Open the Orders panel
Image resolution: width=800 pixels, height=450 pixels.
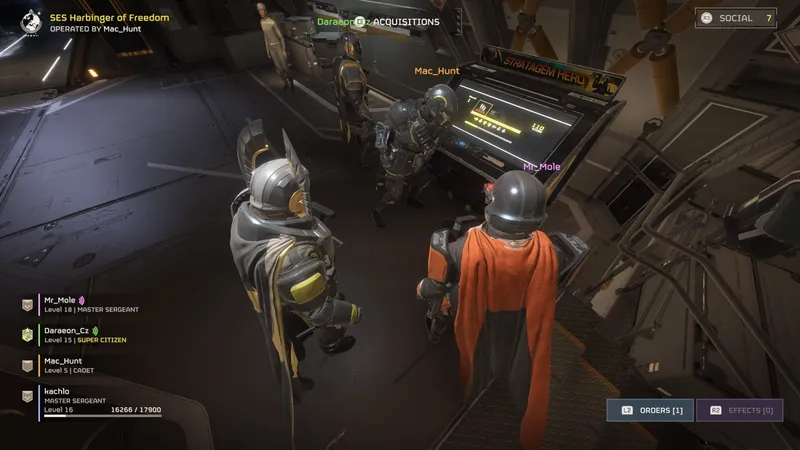pyautogui.click(x=649, y=410)
